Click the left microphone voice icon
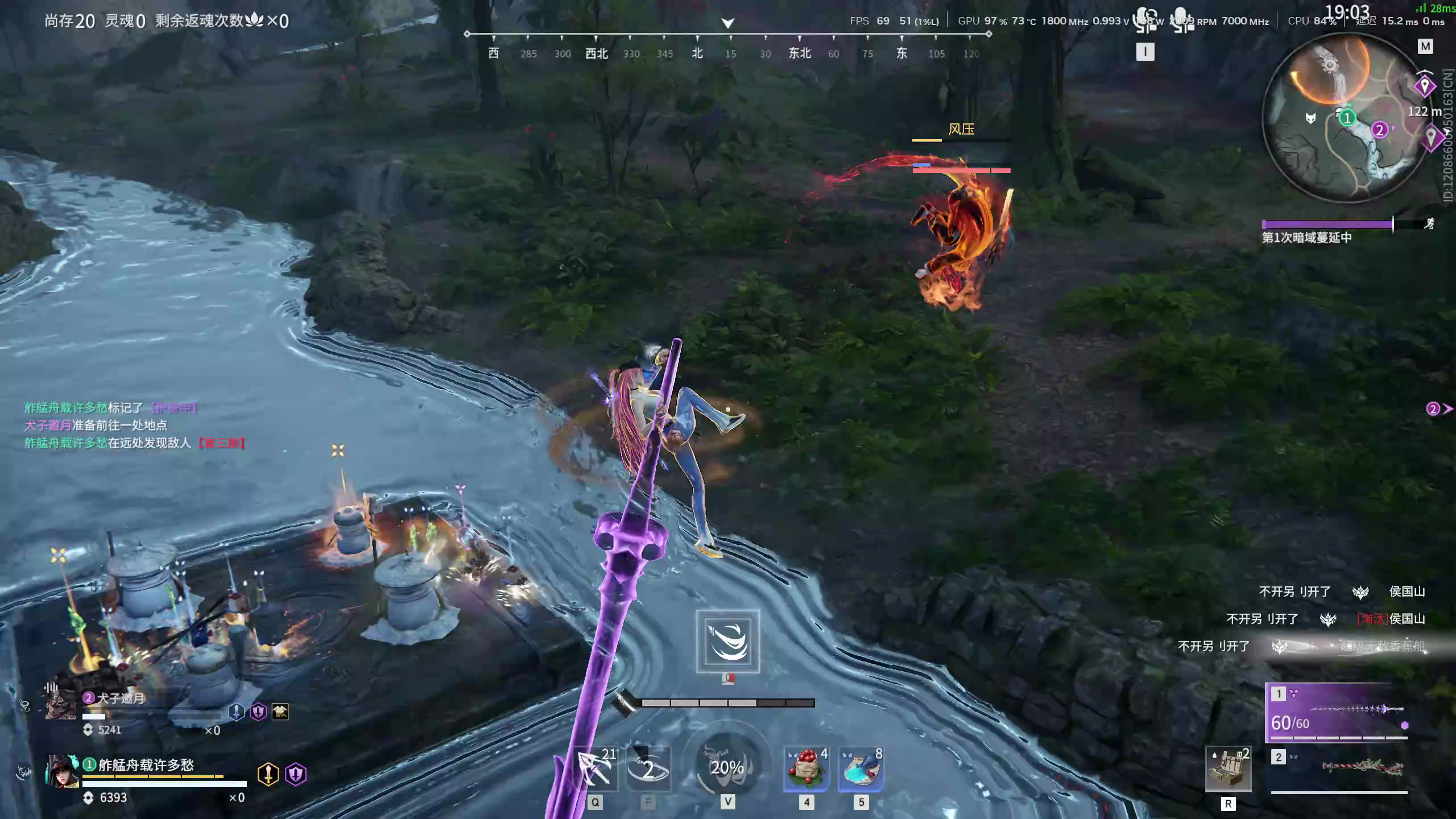 click(1145, 20)
